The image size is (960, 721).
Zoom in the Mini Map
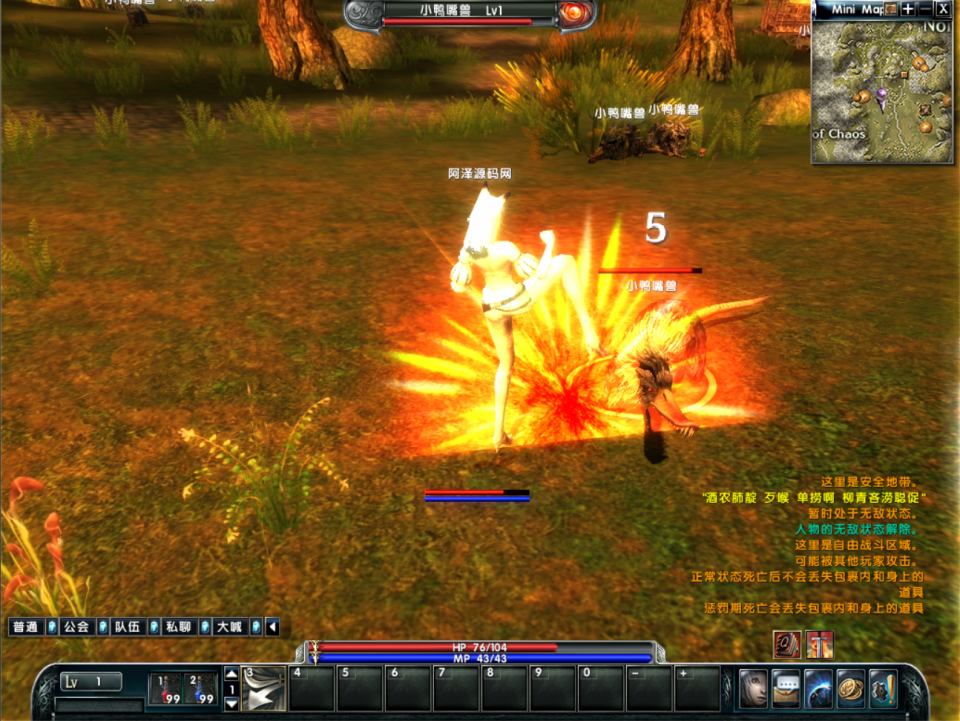907,9
